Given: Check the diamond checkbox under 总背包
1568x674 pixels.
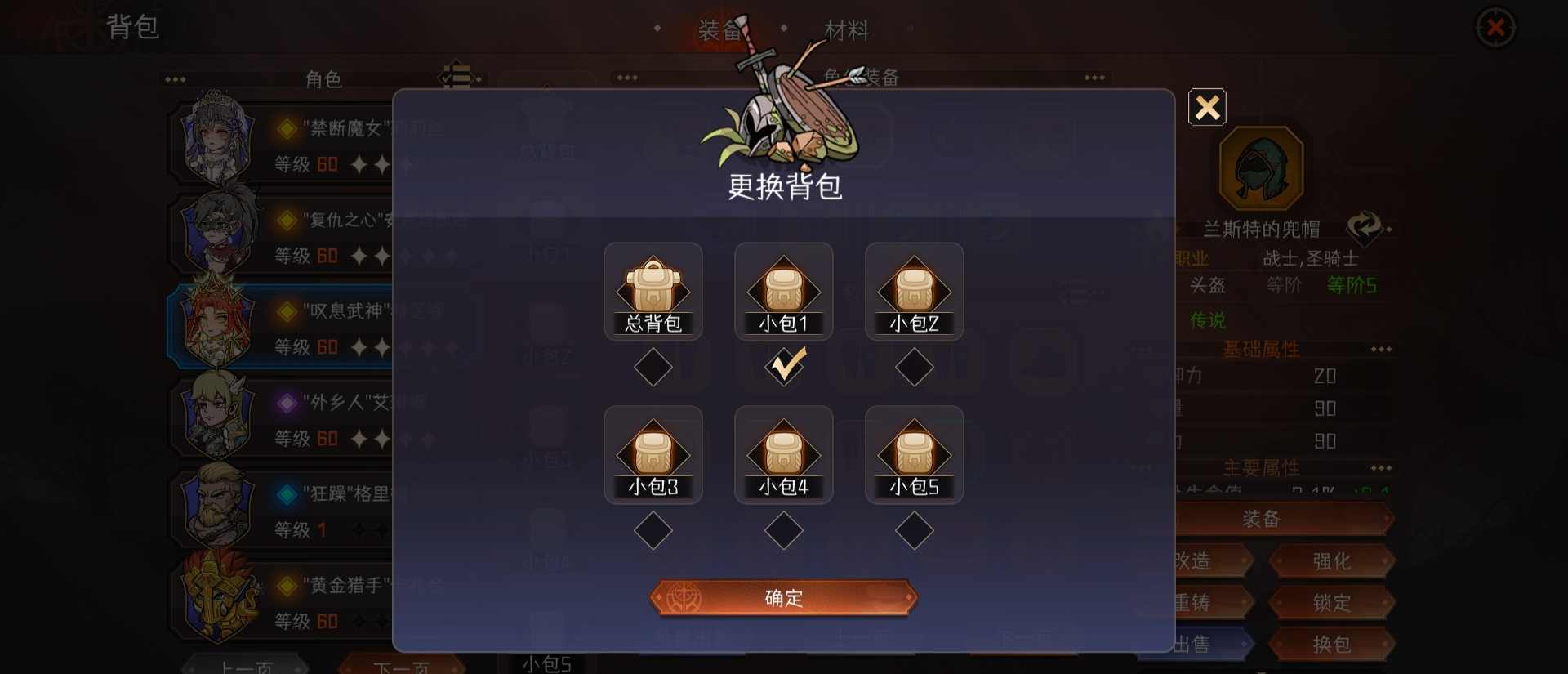Looking at the screenshot, I should click(x=653, y=367).
